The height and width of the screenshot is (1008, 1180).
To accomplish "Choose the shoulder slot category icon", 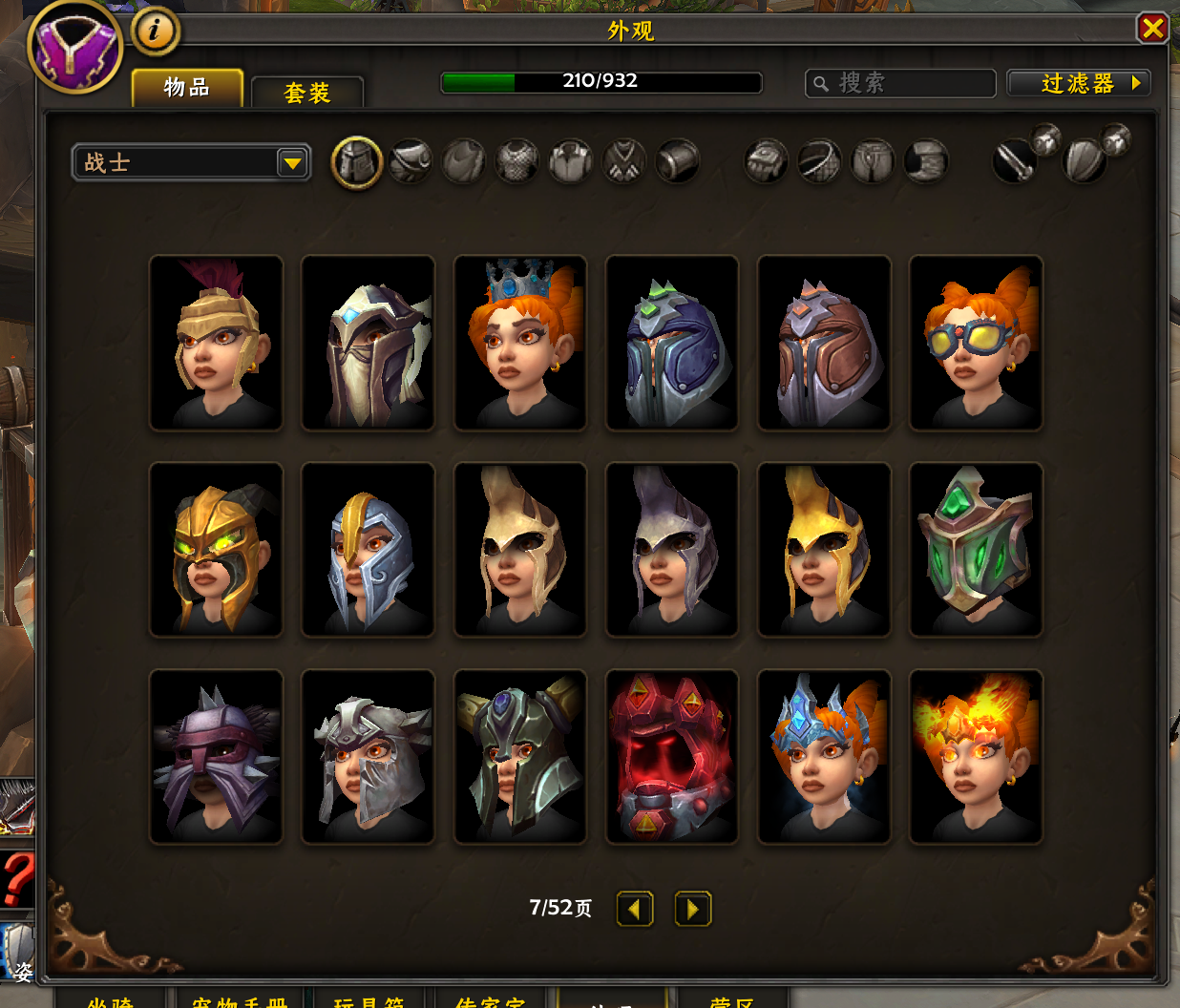I will [x=411, y=161].
